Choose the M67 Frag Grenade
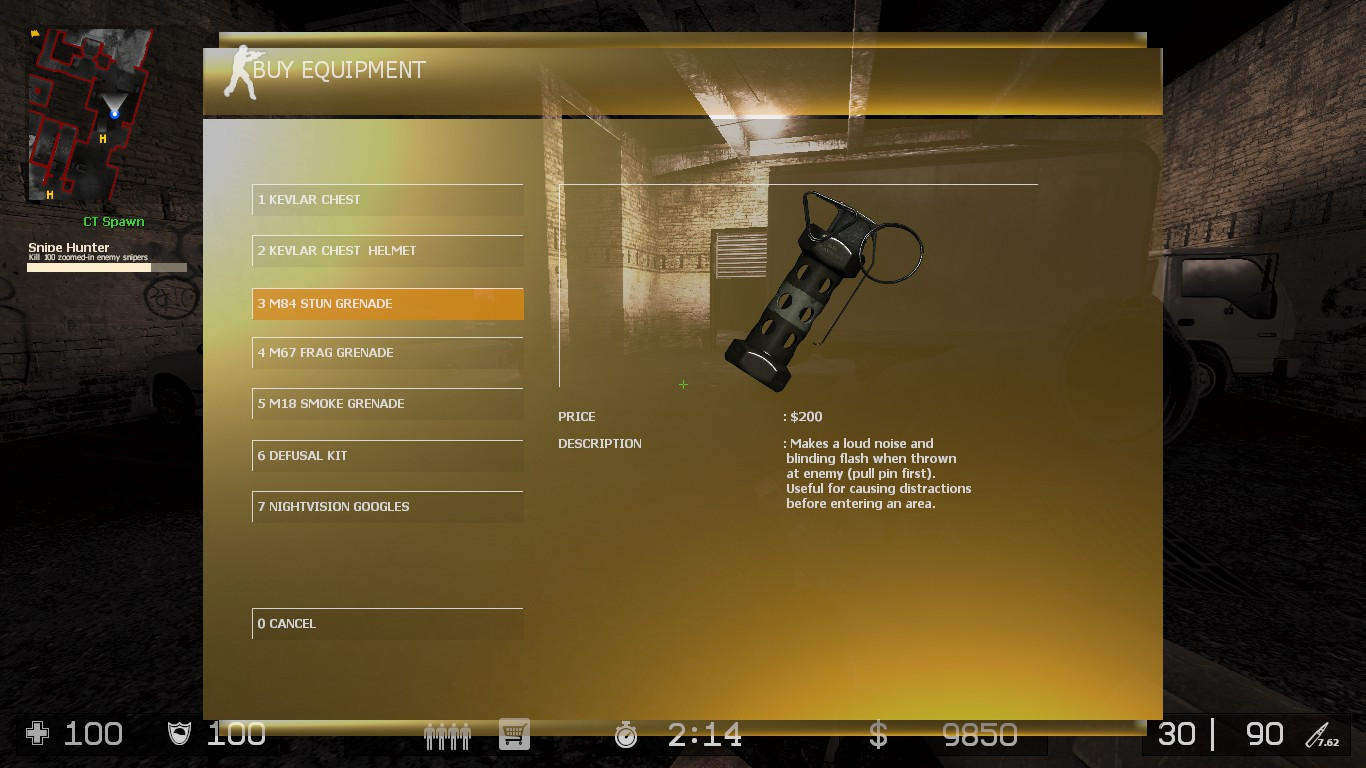1366x768 pixels. point(387,352)
